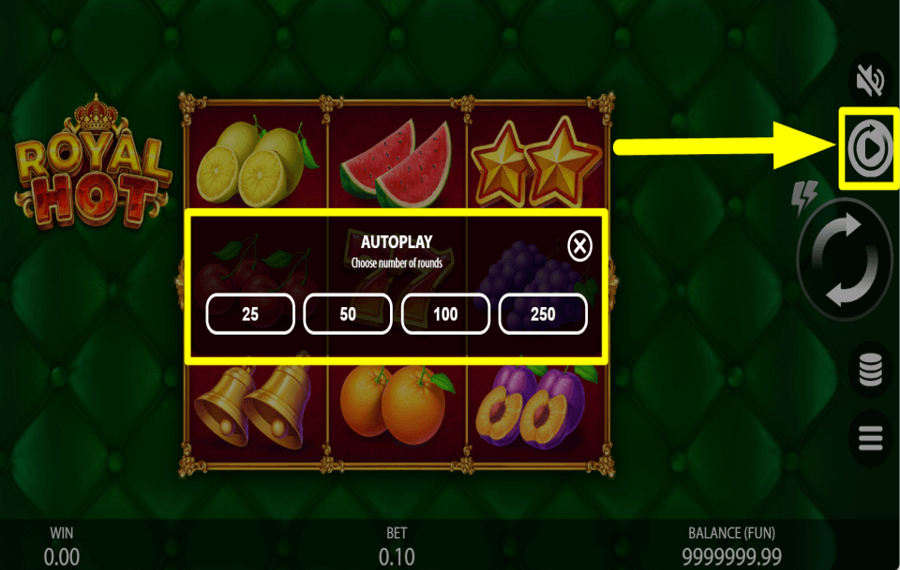Image resolution: width=900 pixels, height=570 pixels.
Task: Choose 25 autoplay rounds
Action: [x=250, y=314]
